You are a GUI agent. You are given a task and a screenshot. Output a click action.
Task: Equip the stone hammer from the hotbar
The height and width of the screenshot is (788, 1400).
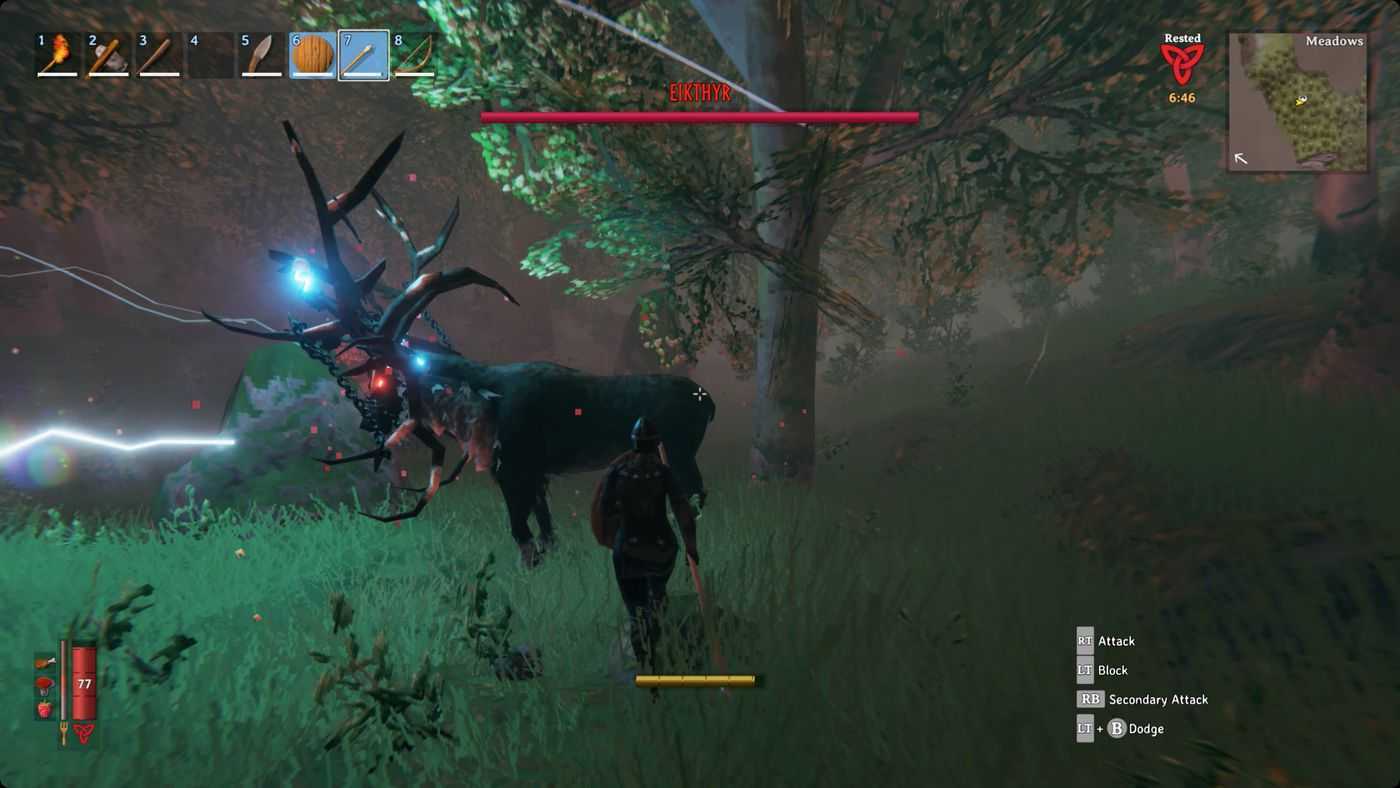point(109,55)
